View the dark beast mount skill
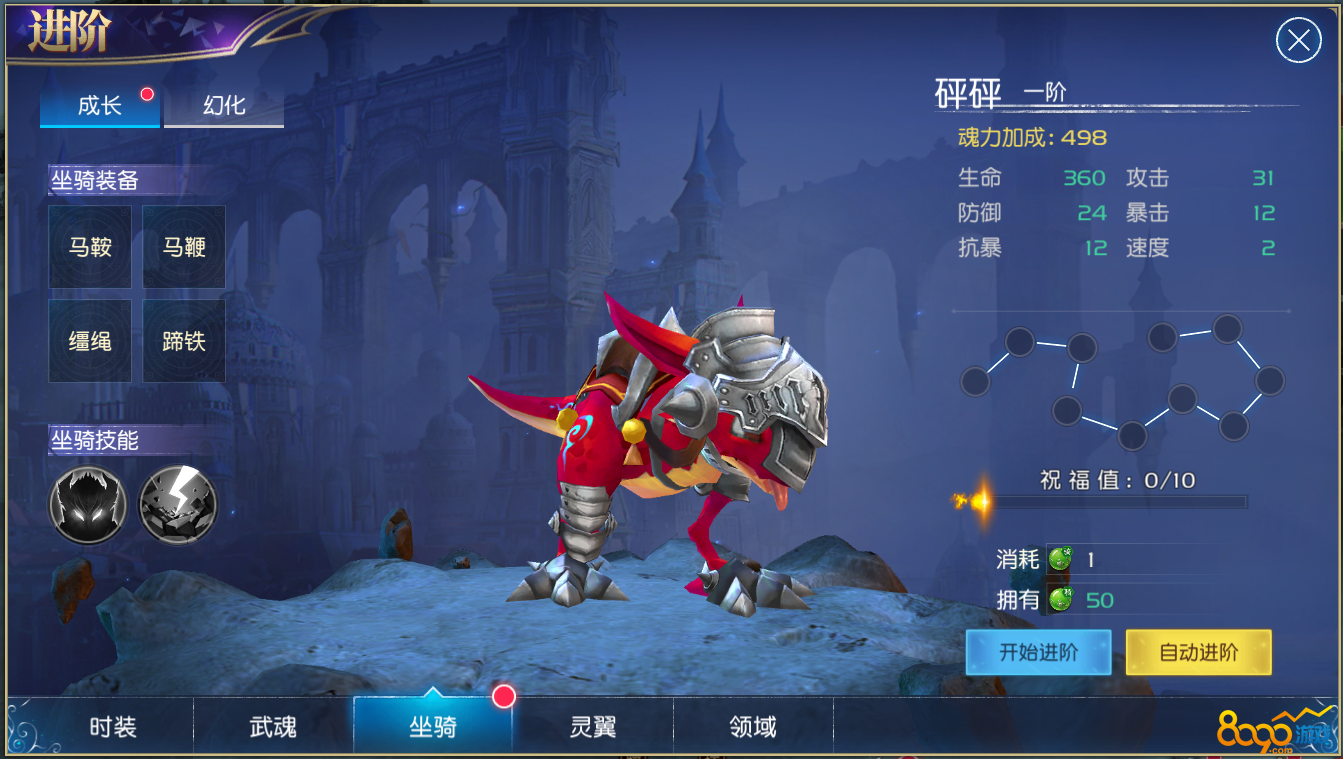This screenshot has height=759, width=1343. coord(88,505)
